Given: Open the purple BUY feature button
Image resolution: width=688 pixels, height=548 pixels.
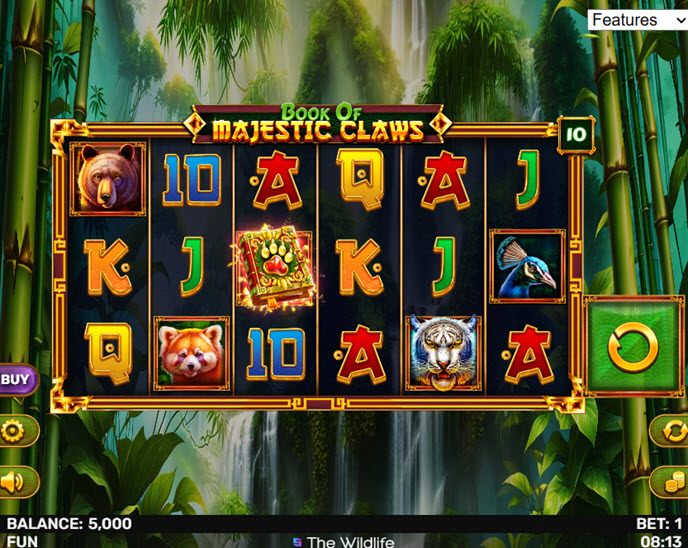Looking at the screenshot, I should (x=15, y=379).
